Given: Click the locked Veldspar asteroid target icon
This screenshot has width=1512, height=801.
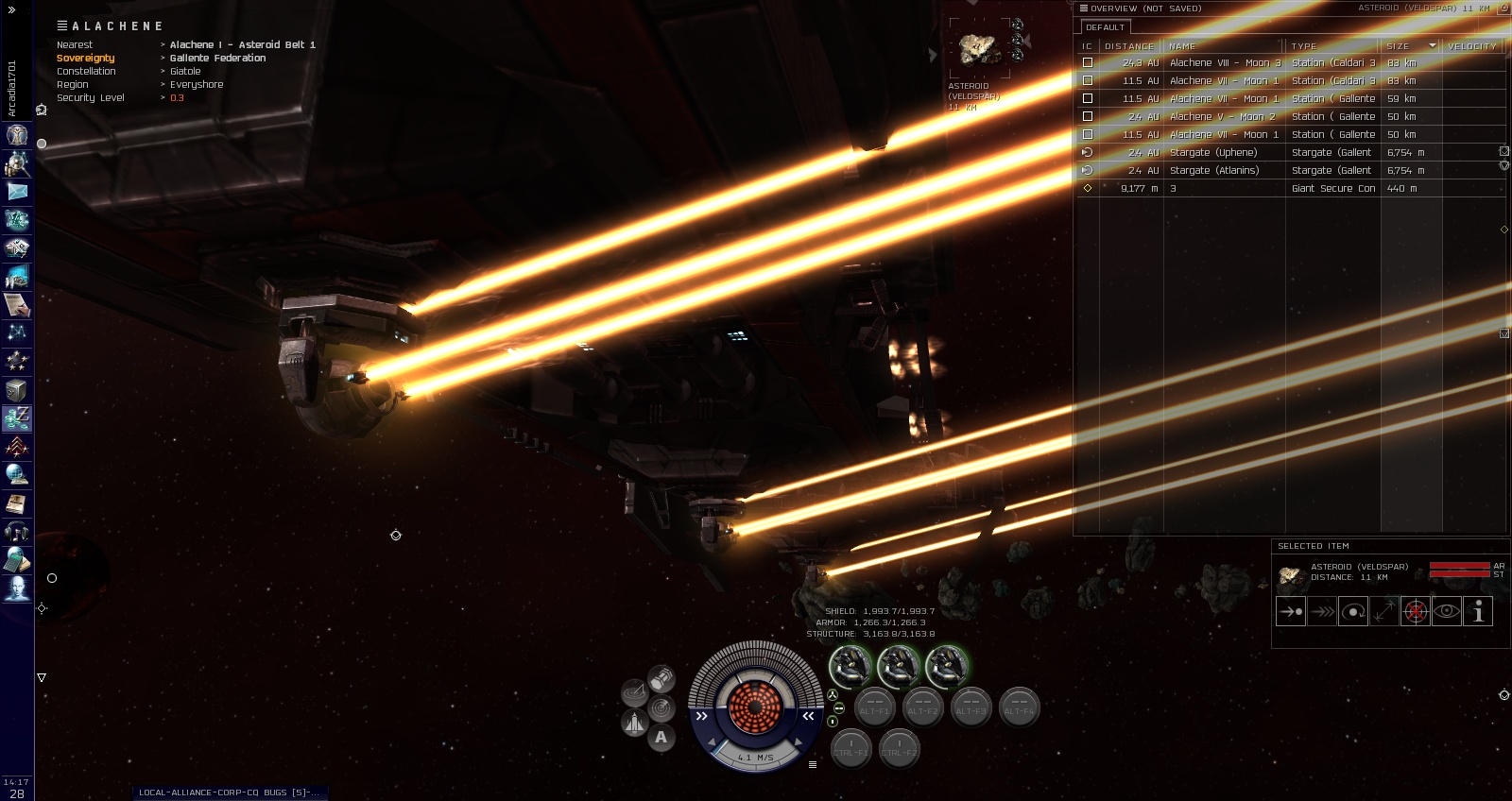Looking at the screenshot, I should tap(979, 49).
